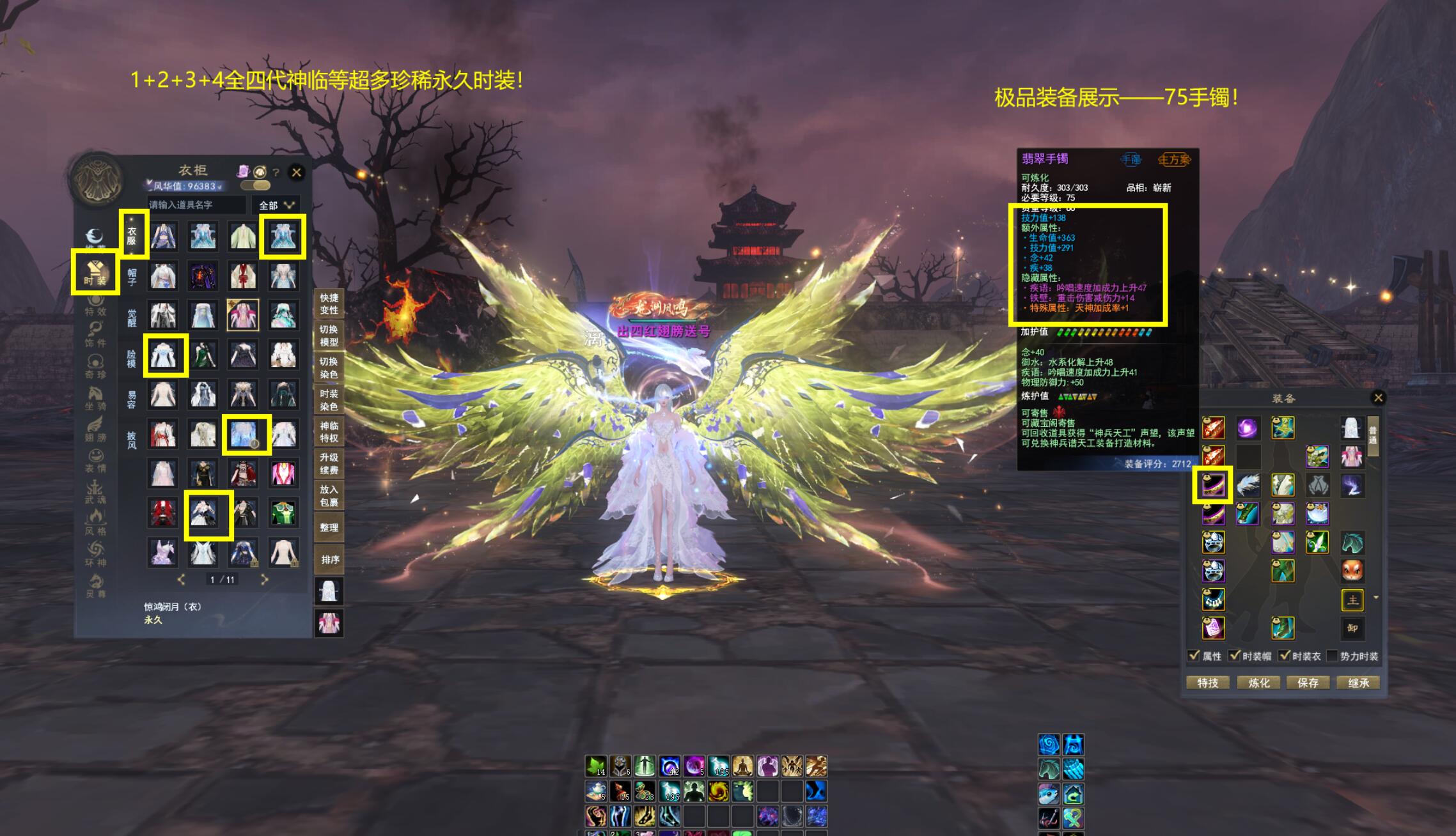Open the 全部 filter dropdown

276,205
